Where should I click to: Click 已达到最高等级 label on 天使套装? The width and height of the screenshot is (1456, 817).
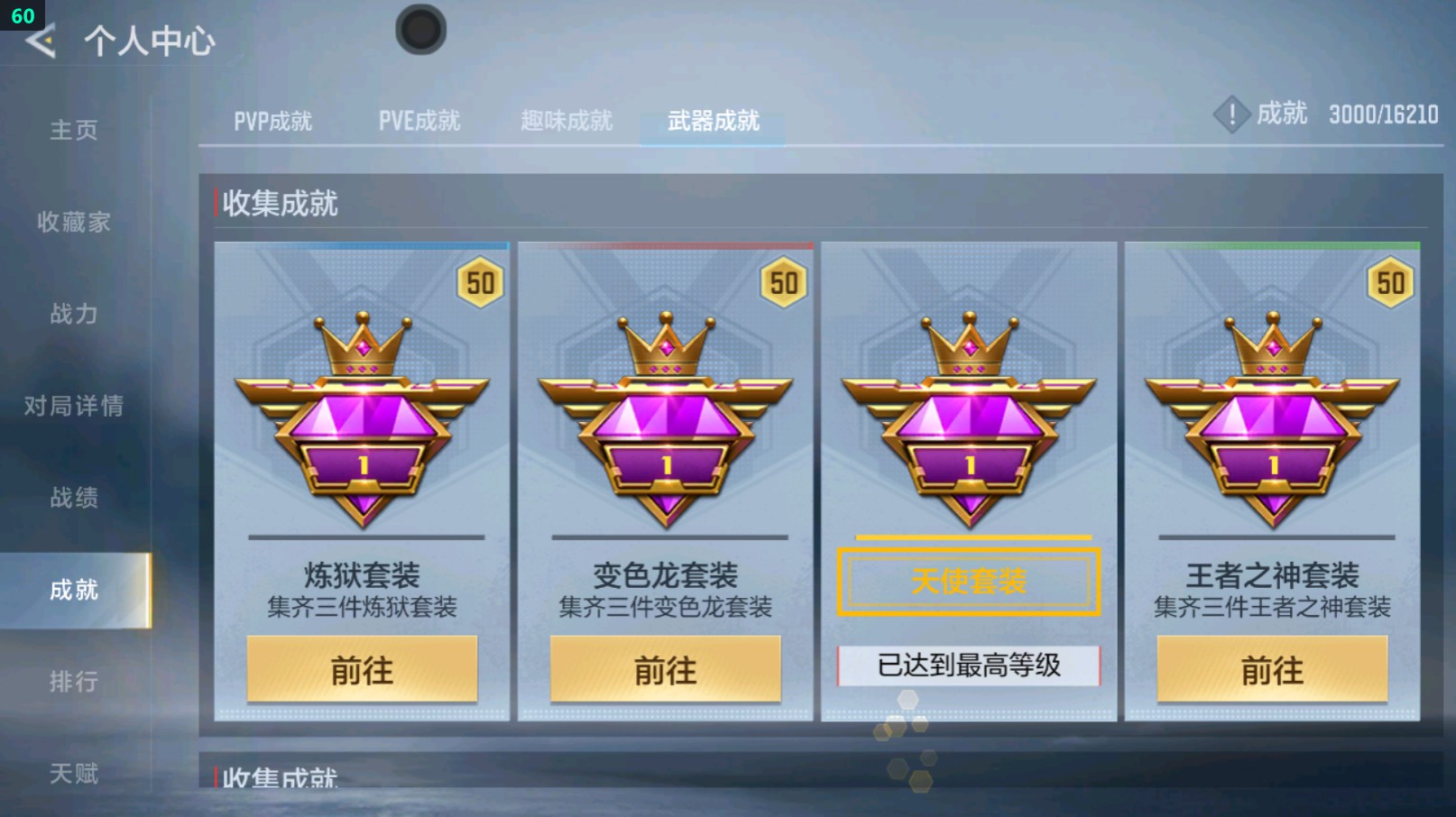tap(969, 665)
